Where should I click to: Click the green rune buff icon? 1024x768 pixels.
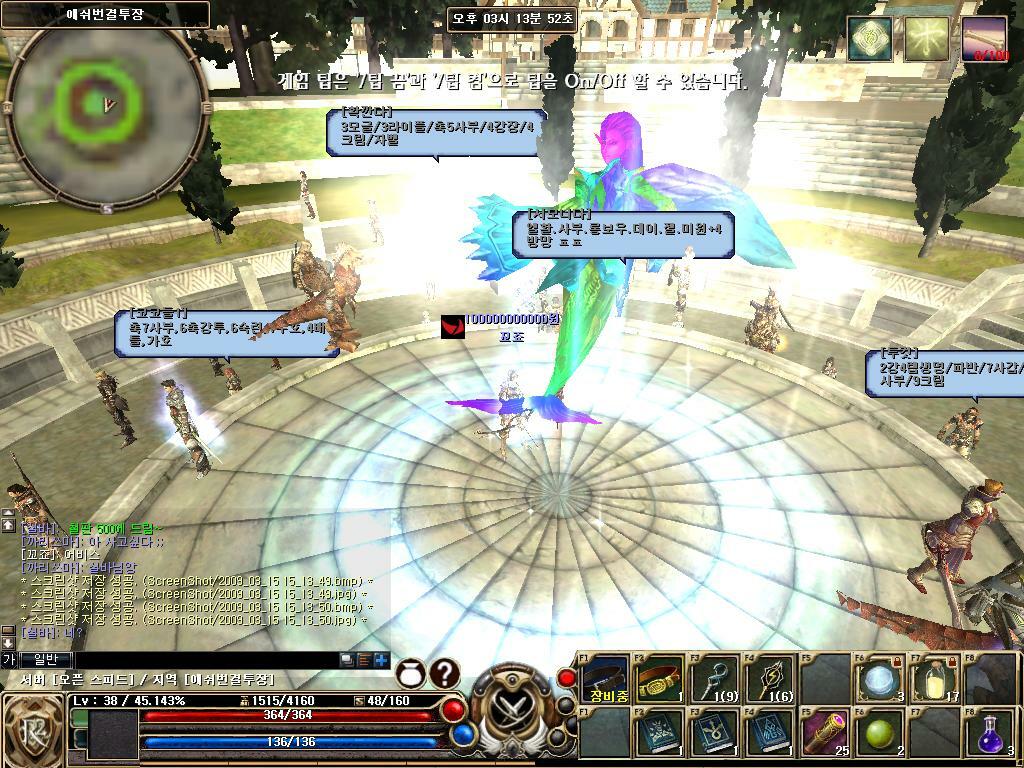[870, 40]
